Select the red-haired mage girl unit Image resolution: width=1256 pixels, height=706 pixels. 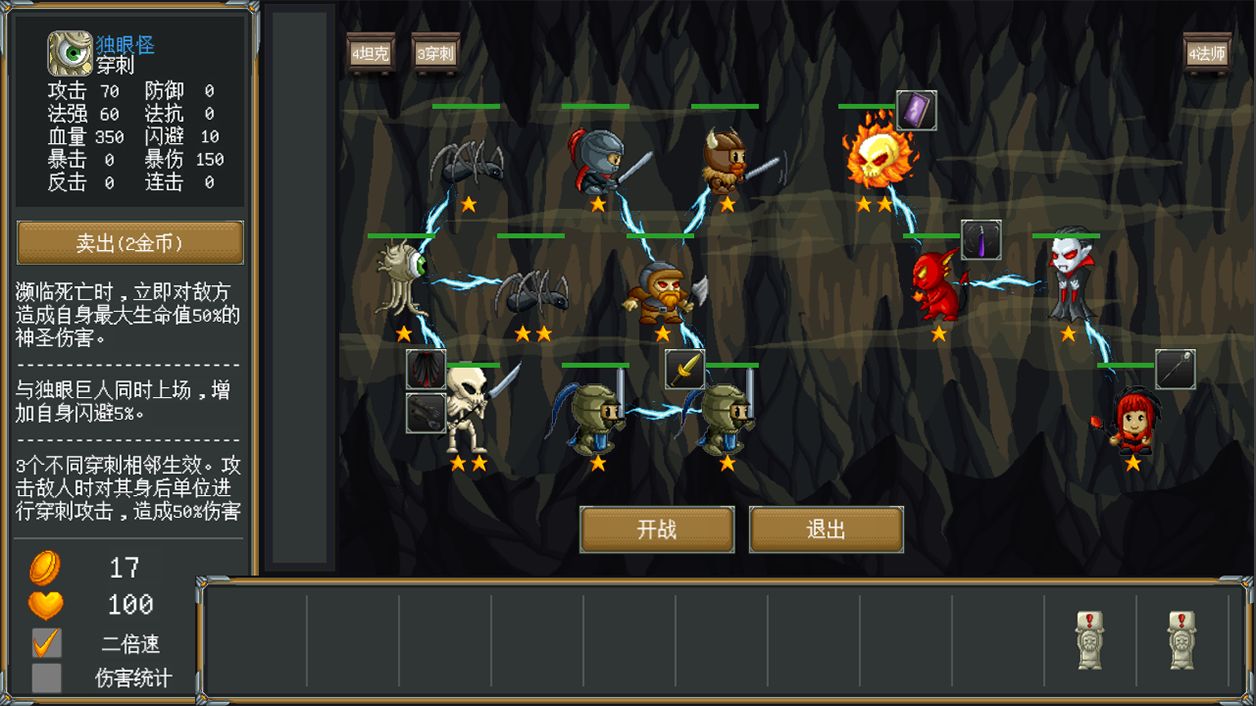1132,420
